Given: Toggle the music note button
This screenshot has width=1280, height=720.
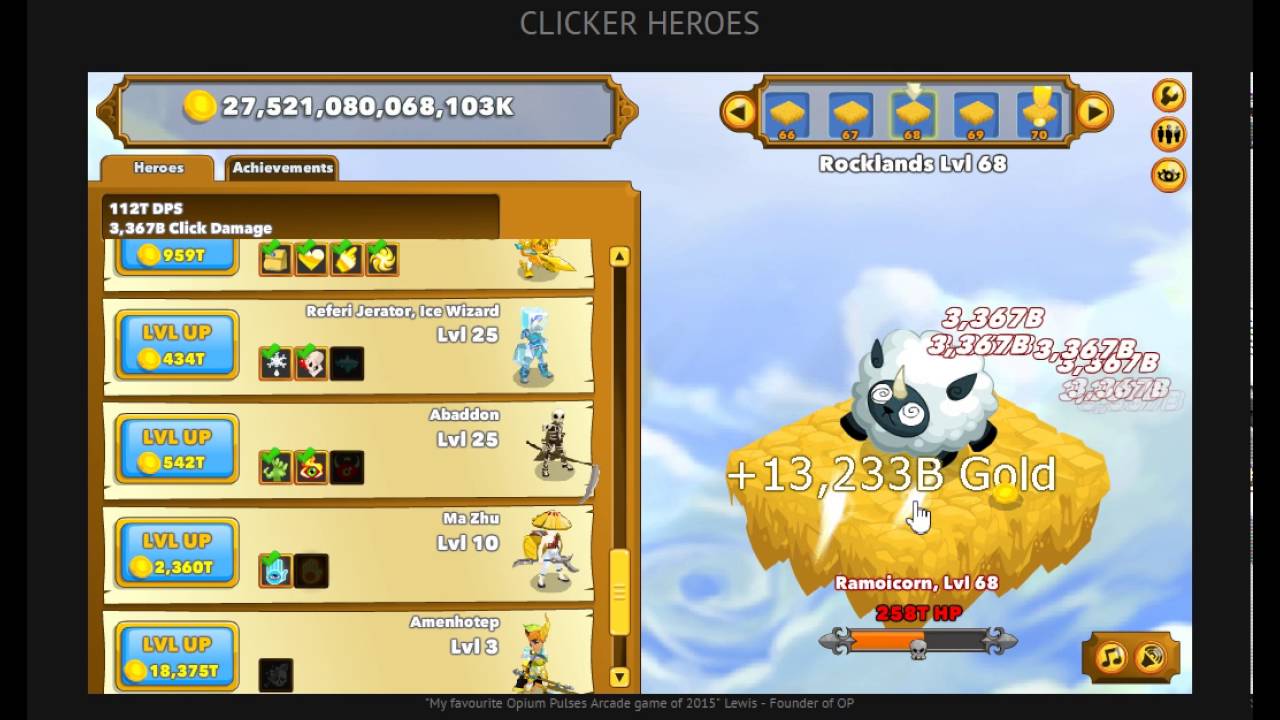Looking at the screenshot, I should point(1111,657).
